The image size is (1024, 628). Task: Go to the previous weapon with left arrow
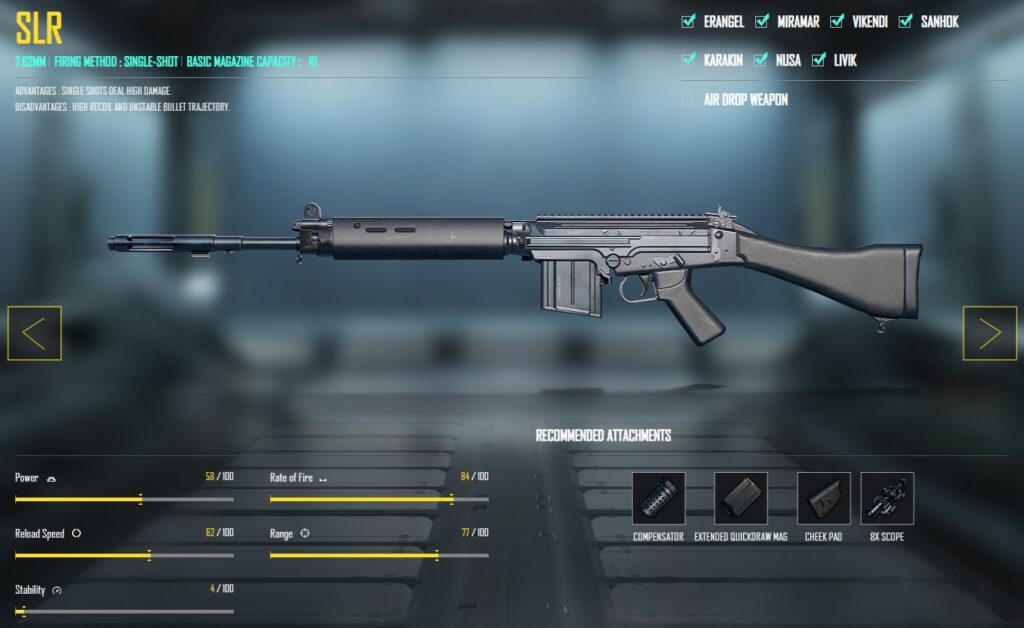pos(34,333)
